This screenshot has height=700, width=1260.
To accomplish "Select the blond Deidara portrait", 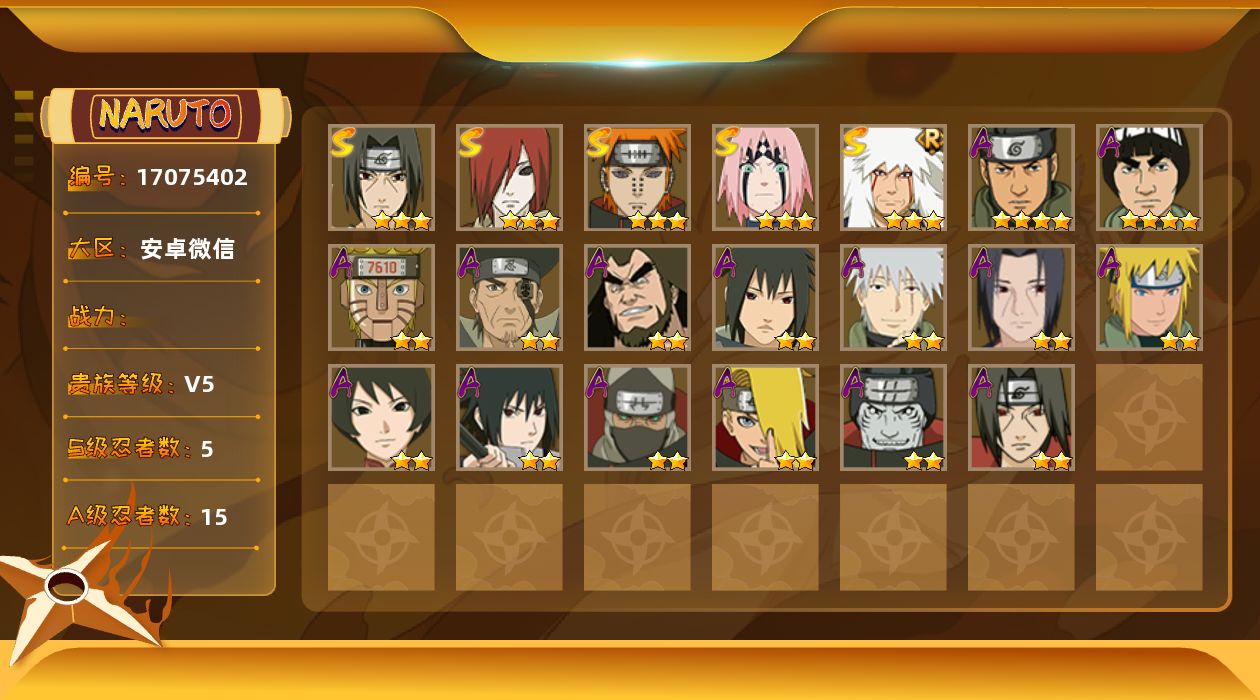I will point(765,418).
